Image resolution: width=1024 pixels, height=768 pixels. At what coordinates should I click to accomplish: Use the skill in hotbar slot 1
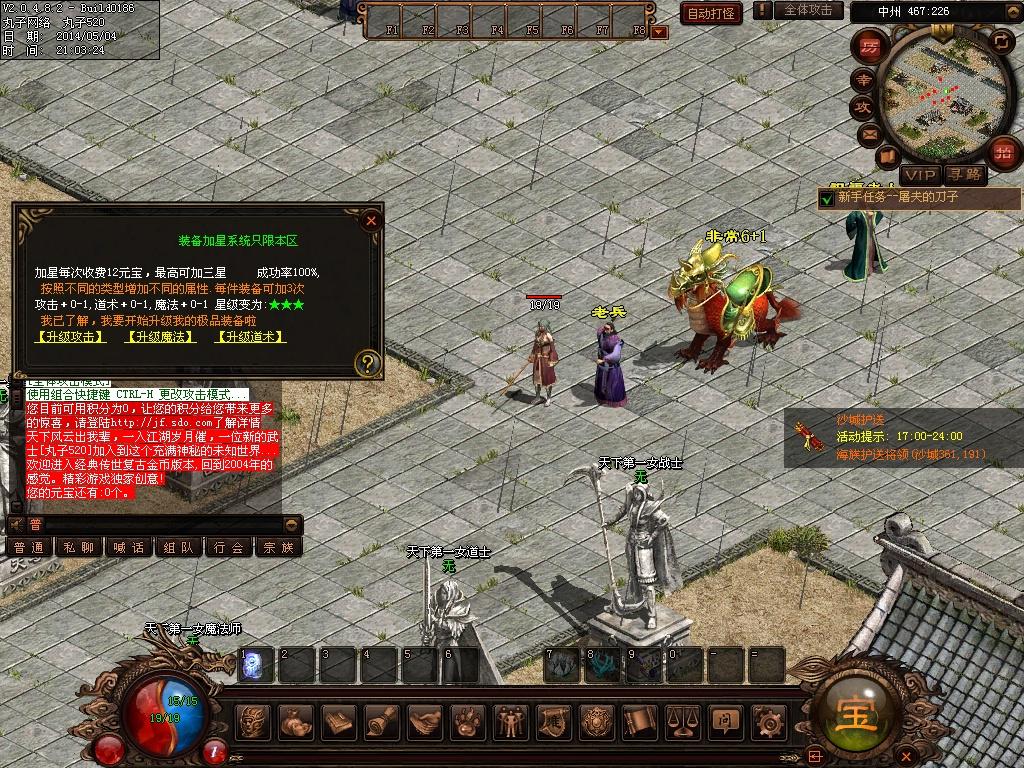coord(254,663)
